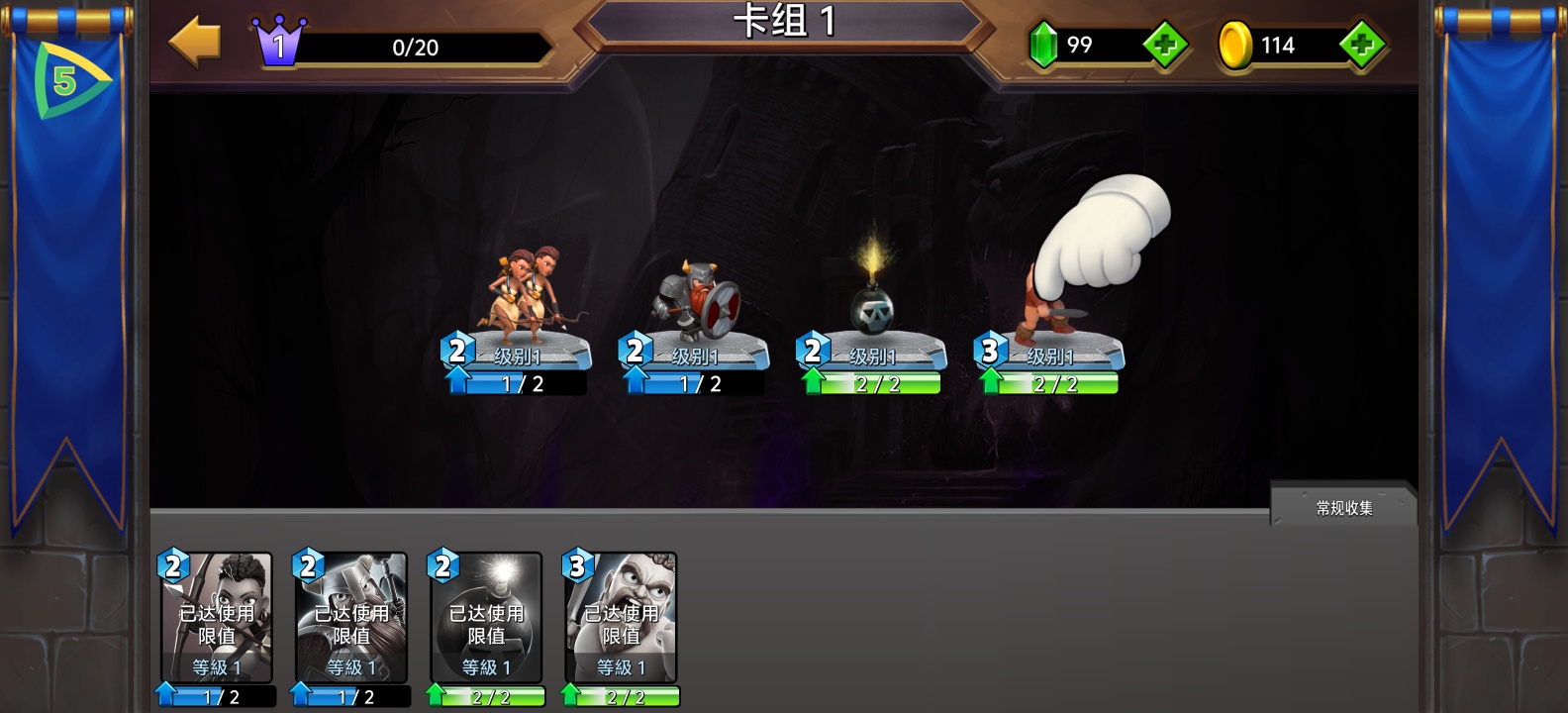Open the green triangle level 5 badge
Image resolution: width=1568 pixels, height=713 pixels.
pyautogui.click(x=67, y=81)
